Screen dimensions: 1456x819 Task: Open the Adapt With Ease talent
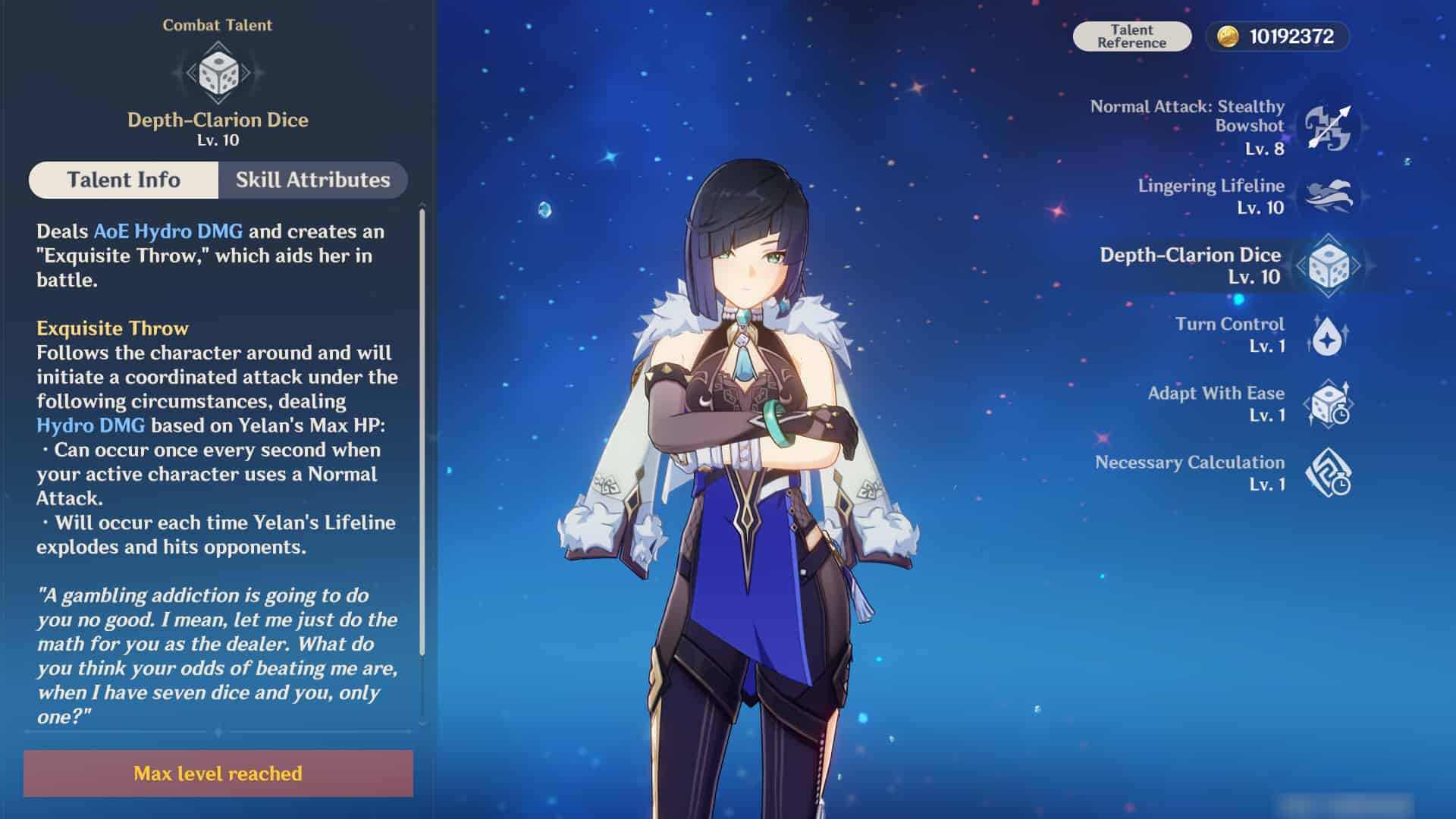(1327, 404)
